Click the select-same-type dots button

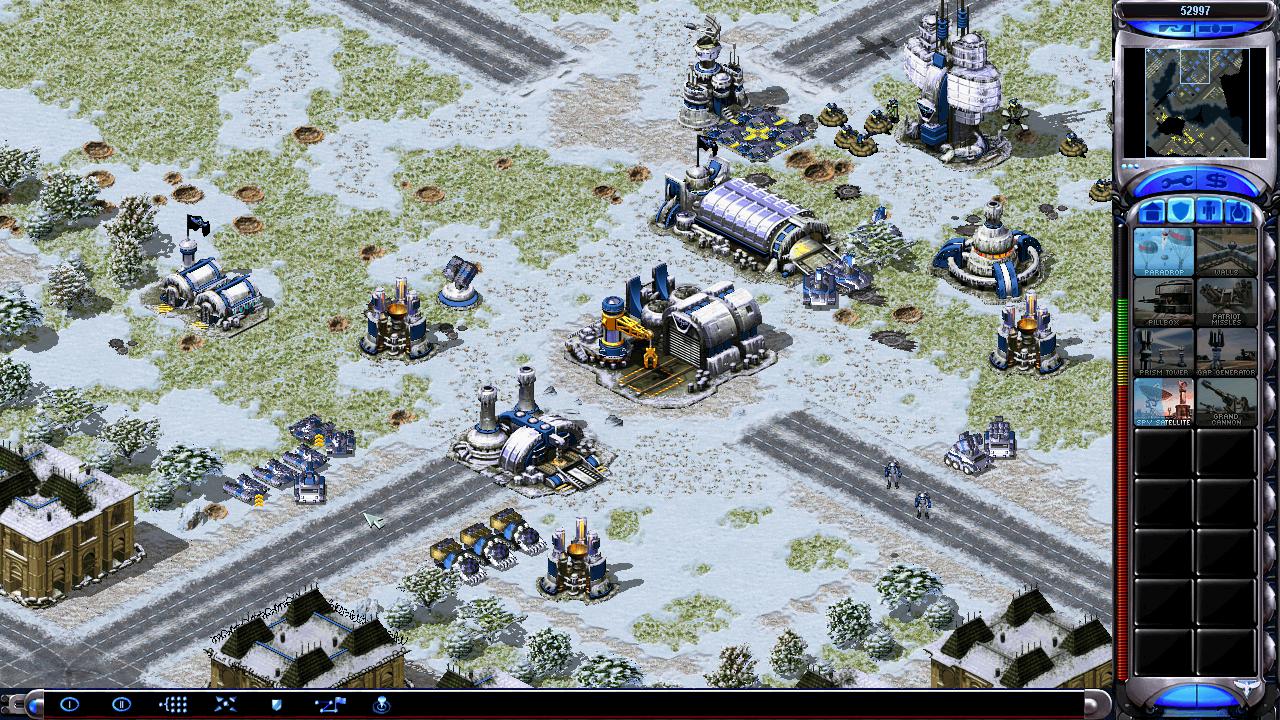tap(173, 704)
